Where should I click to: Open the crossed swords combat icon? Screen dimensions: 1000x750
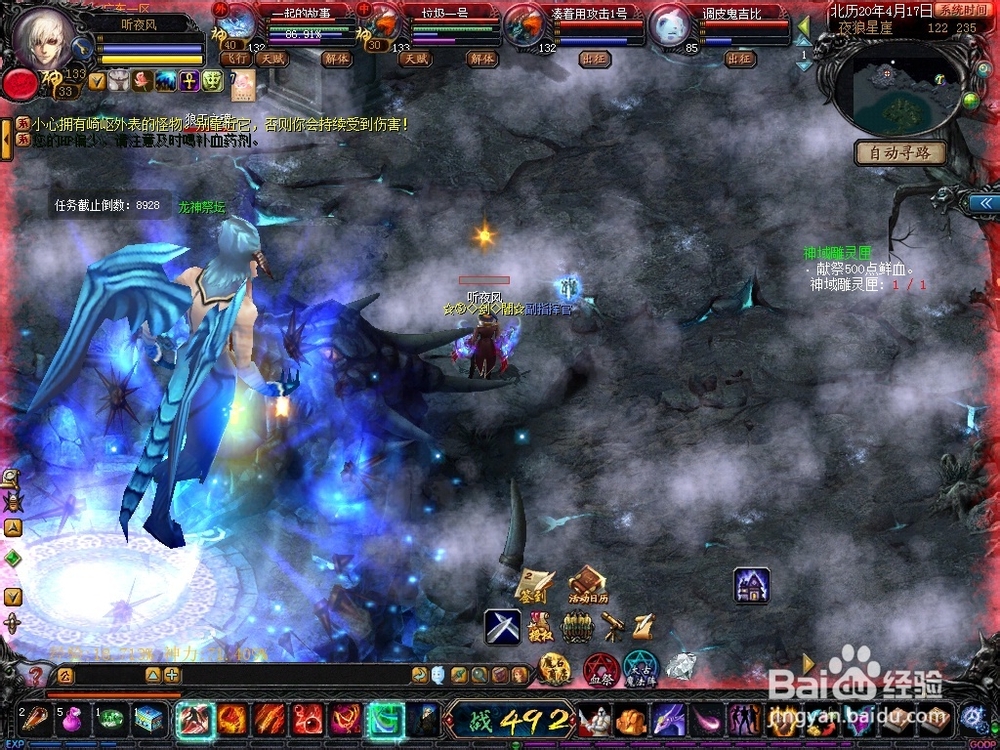click(502, 627)
